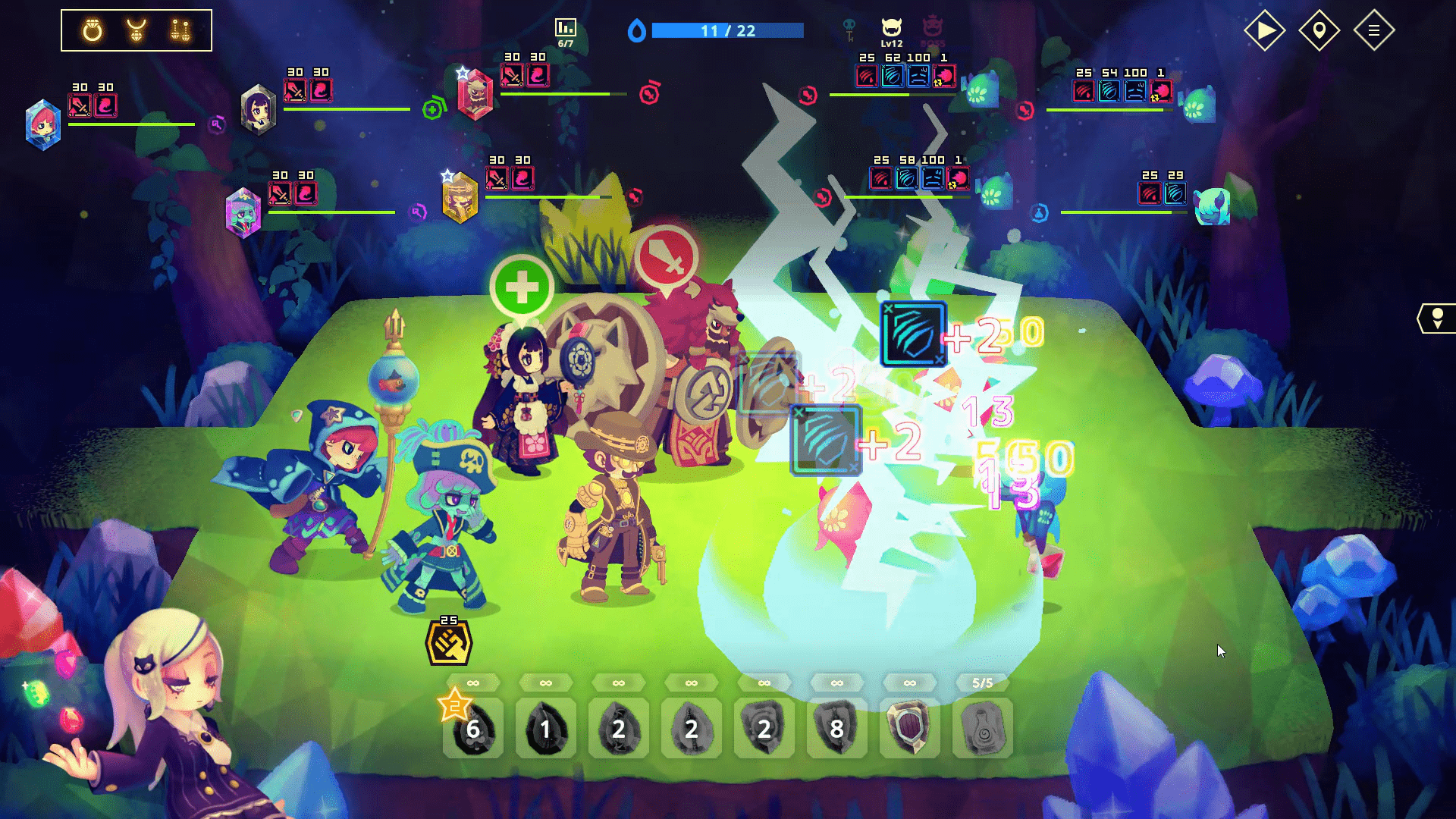Click the golden fist badge marked 25
This screenshot has width=1456, height=819.
449,644
